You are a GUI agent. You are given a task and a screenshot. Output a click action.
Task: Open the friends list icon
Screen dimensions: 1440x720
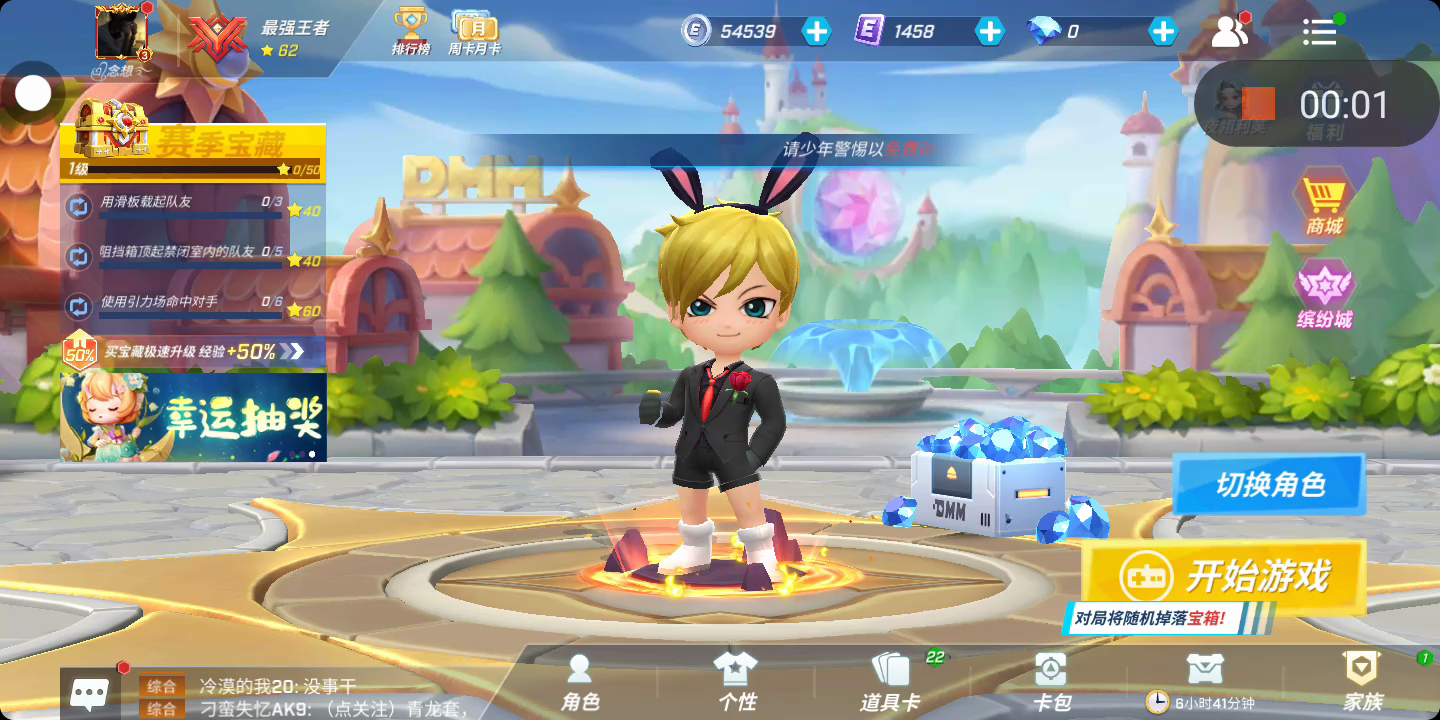1229,32
